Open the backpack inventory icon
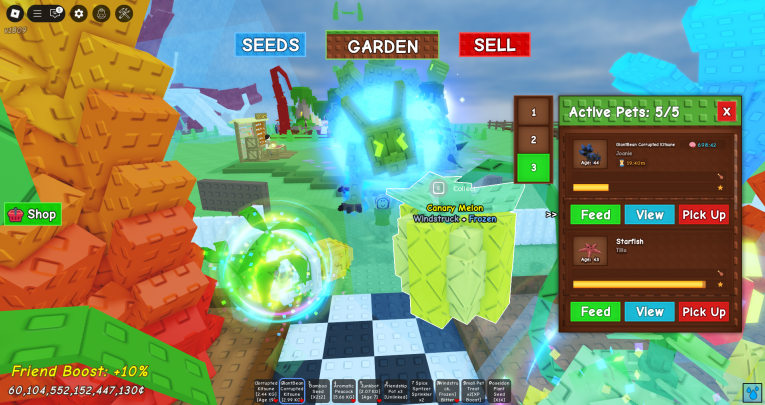The width and height of the screenshot is (765, 405). [101, 13]
